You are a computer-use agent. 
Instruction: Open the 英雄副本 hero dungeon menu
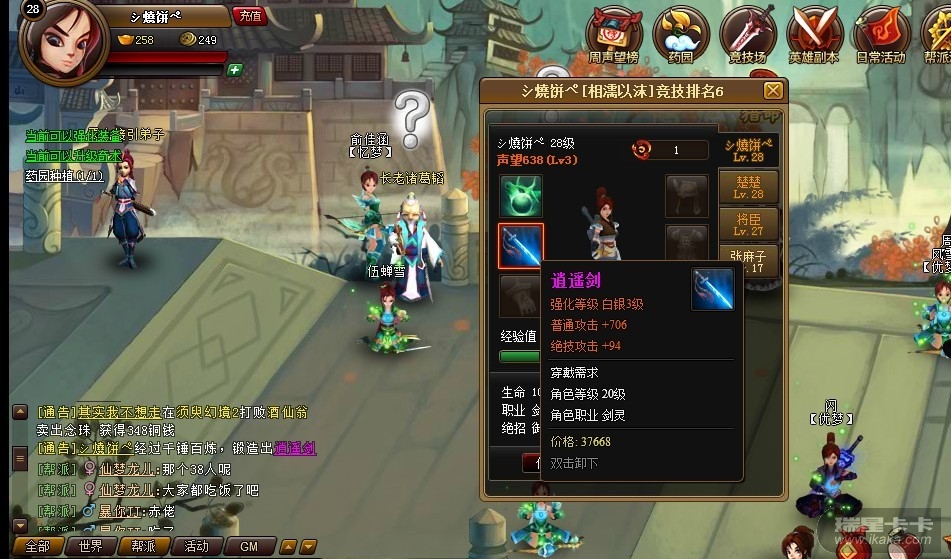(814, 34)
